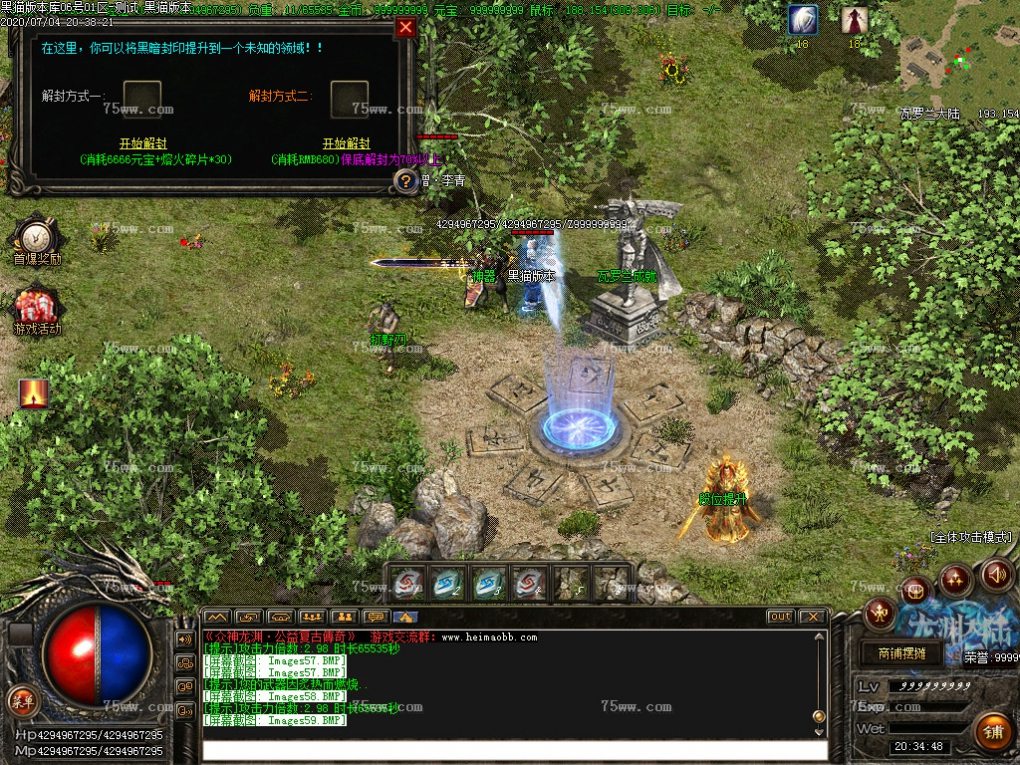The image size is (1020, 765).
Task: Open the question mark help button
Action: 405,181
